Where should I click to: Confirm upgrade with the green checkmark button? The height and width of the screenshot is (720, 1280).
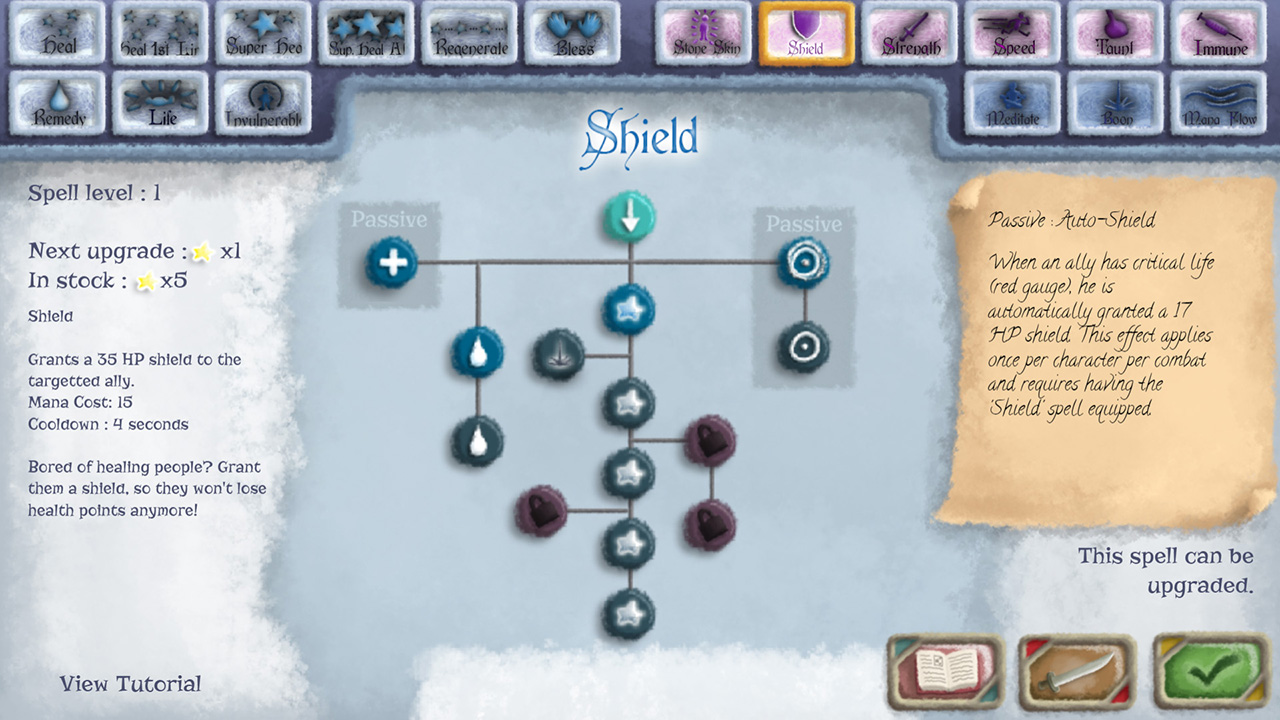coord(1207,672)
